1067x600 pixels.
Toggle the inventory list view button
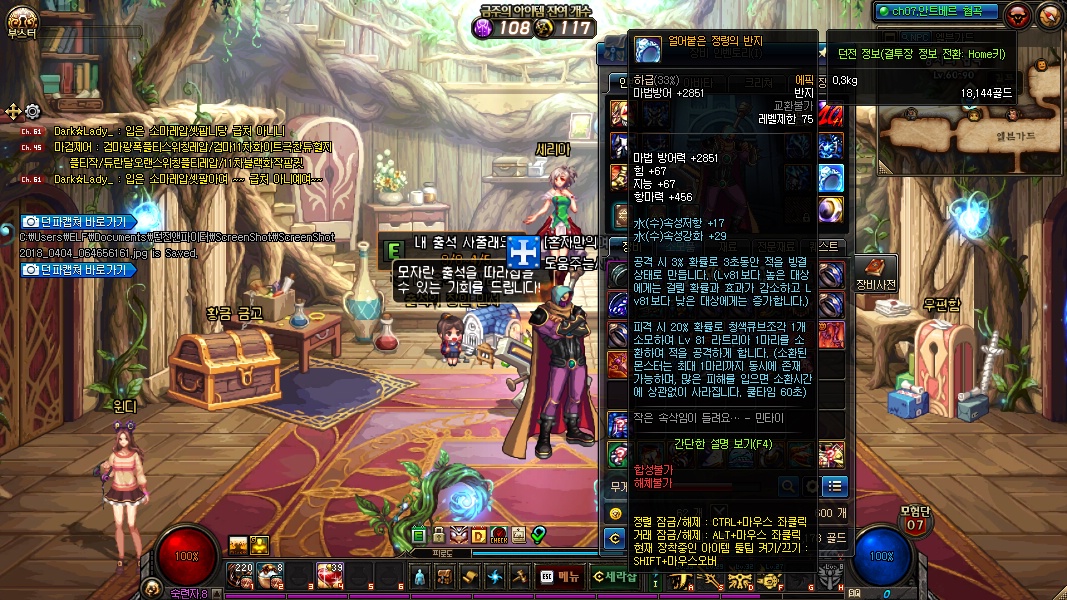[834, 486]
